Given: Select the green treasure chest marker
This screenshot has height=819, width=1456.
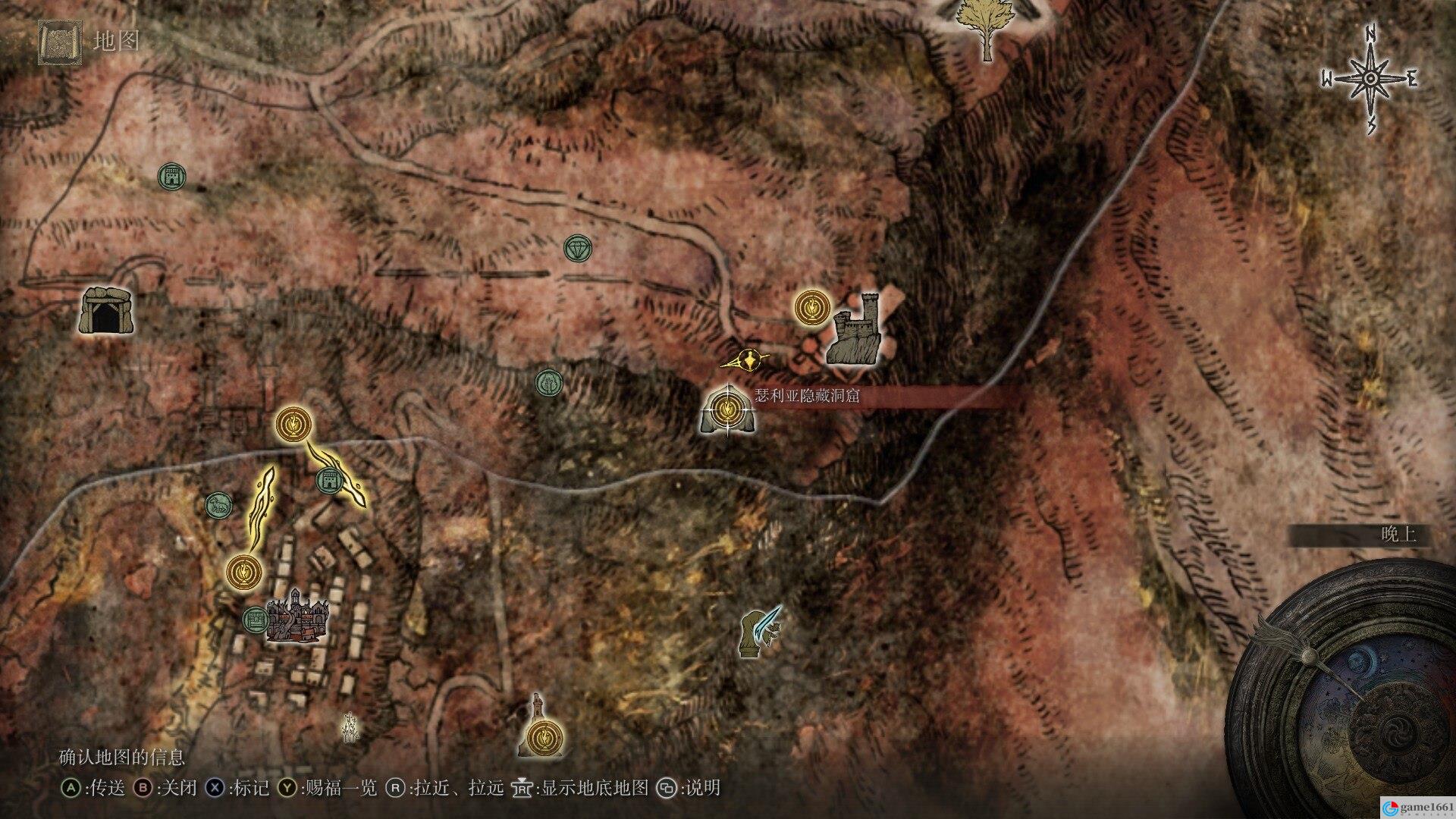Looking at the screenshot, I should pos(255,620).
